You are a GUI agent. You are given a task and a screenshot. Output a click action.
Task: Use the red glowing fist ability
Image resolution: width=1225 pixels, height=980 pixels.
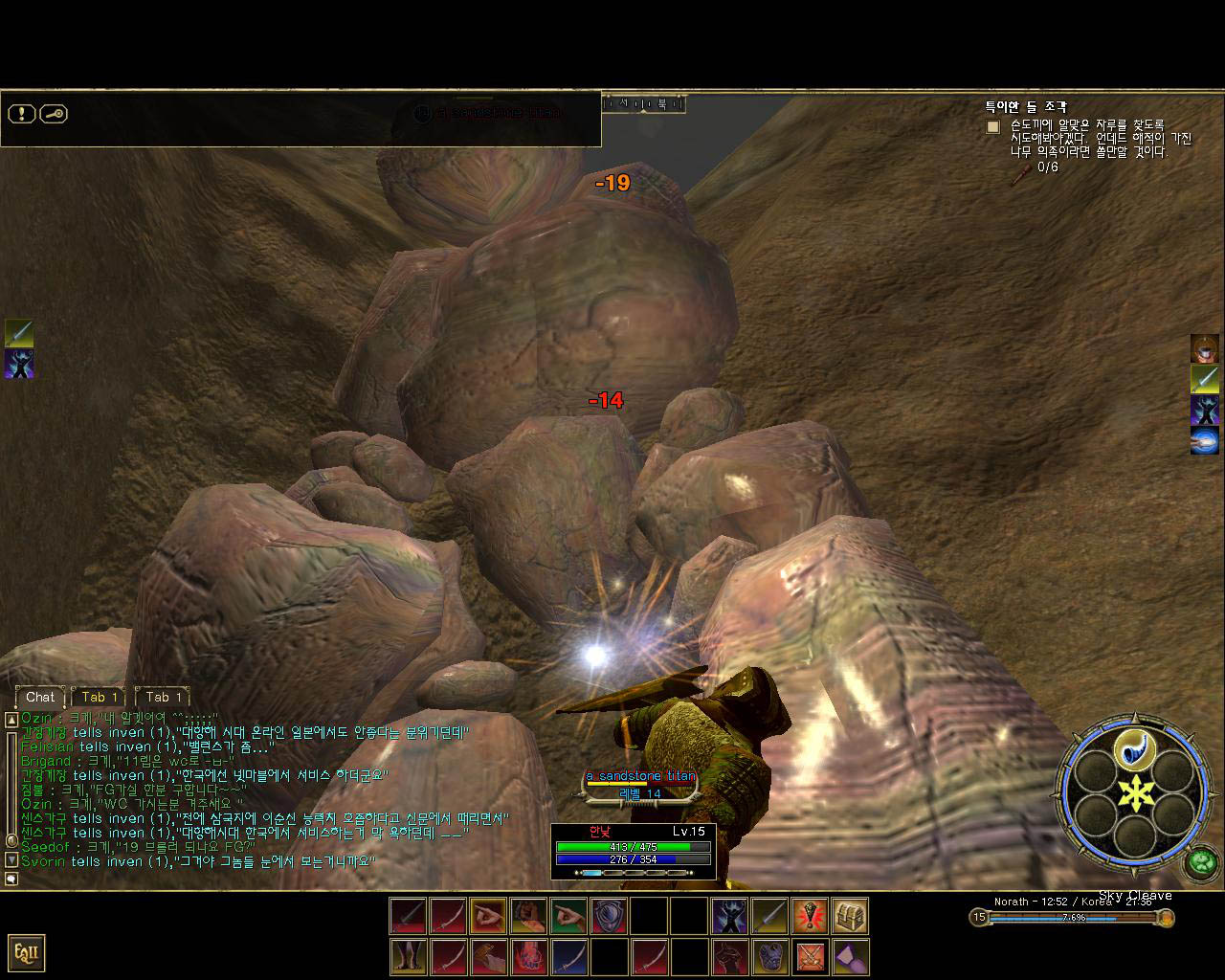pos(528,956)
